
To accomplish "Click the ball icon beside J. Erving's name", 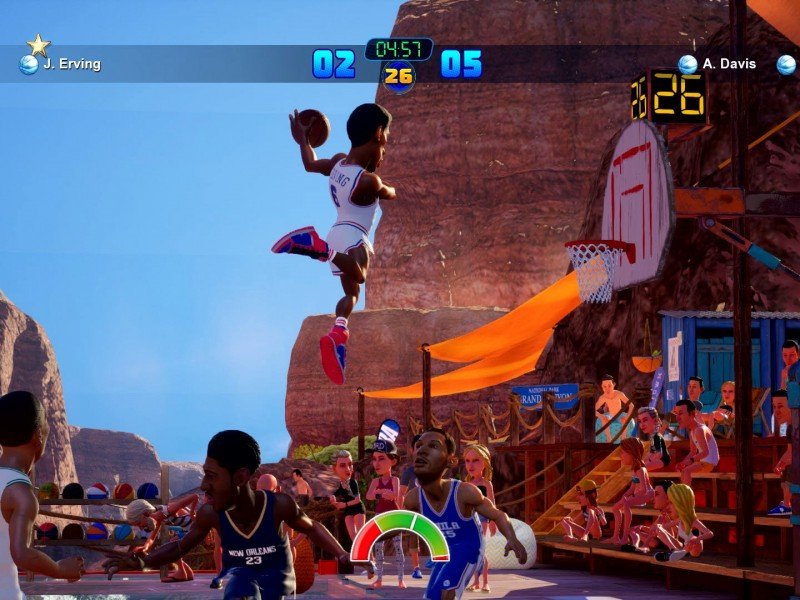I will 29,65.
